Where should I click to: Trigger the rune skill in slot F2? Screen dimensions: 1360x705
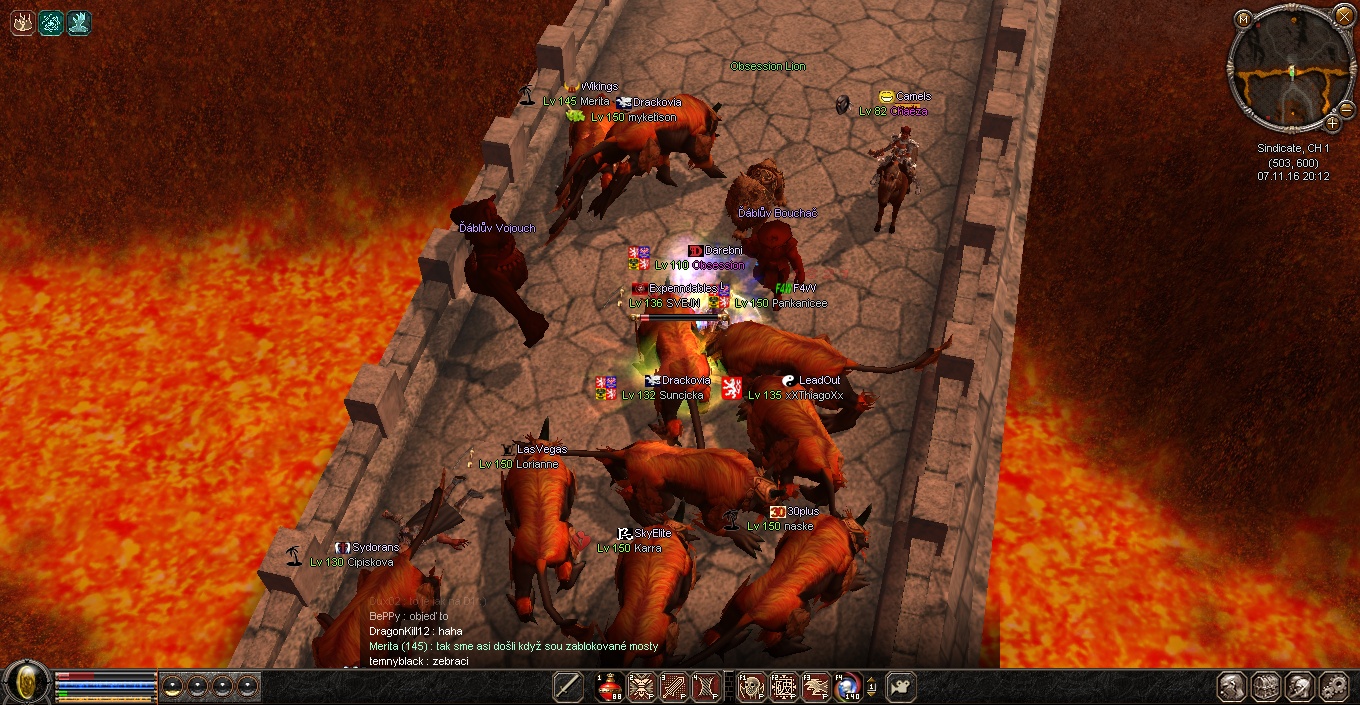[x=784, y=687]
